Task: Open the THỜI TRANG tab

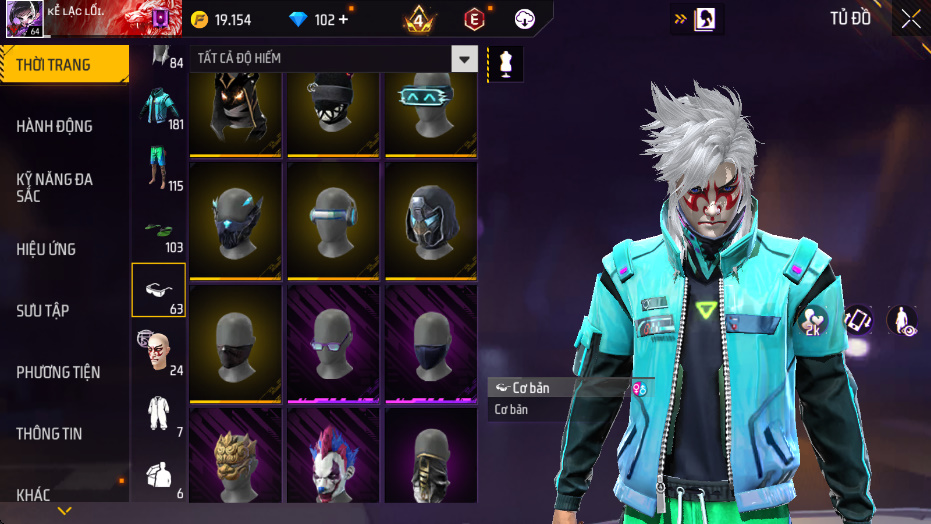Action: [x=55, y=65]
